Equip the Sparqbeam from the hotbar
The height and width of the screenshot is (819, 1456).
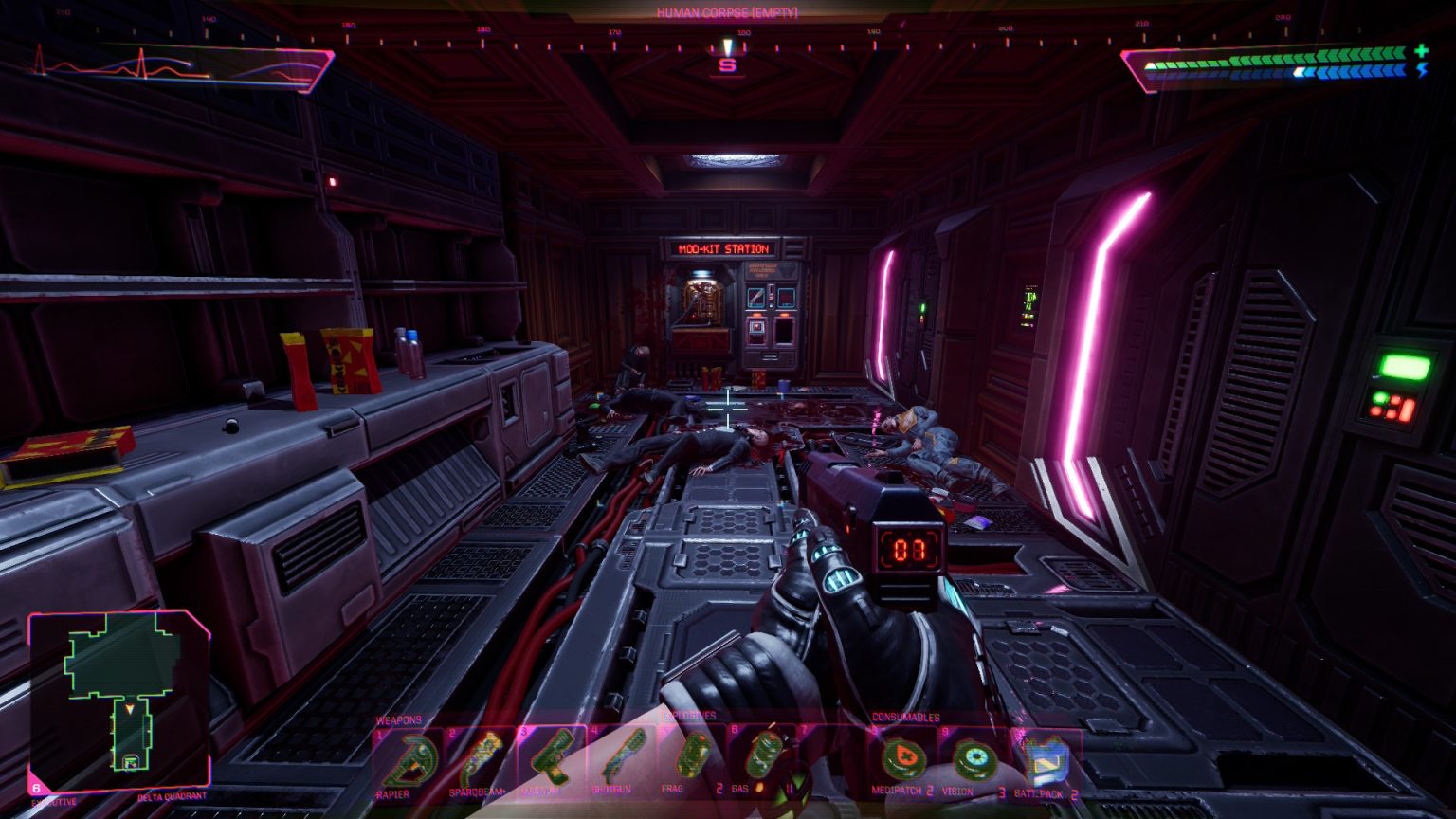pos(481,758)
